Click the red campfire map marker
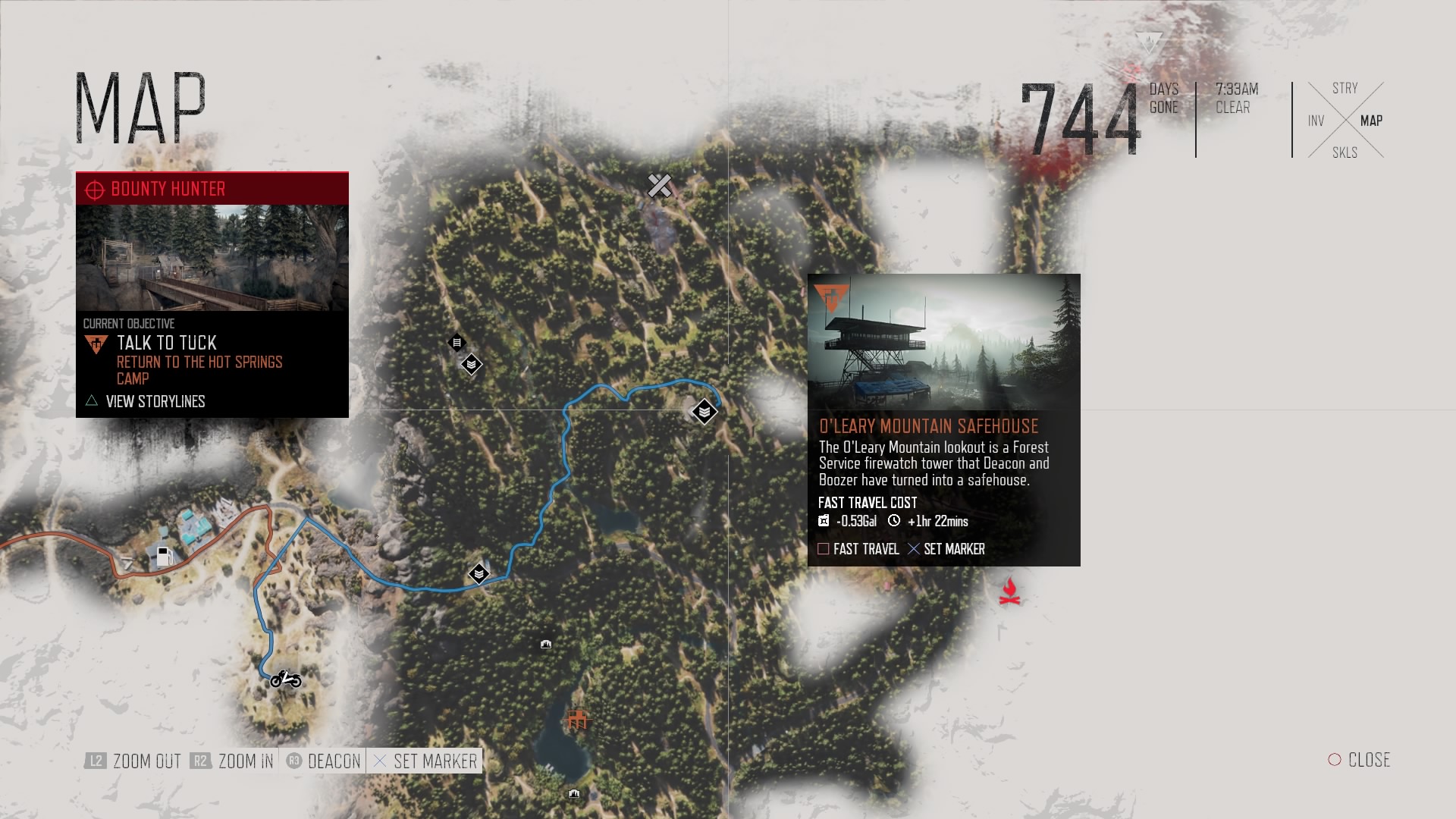The height and width of the screenshot is (819, 1456). (1009, 591)
